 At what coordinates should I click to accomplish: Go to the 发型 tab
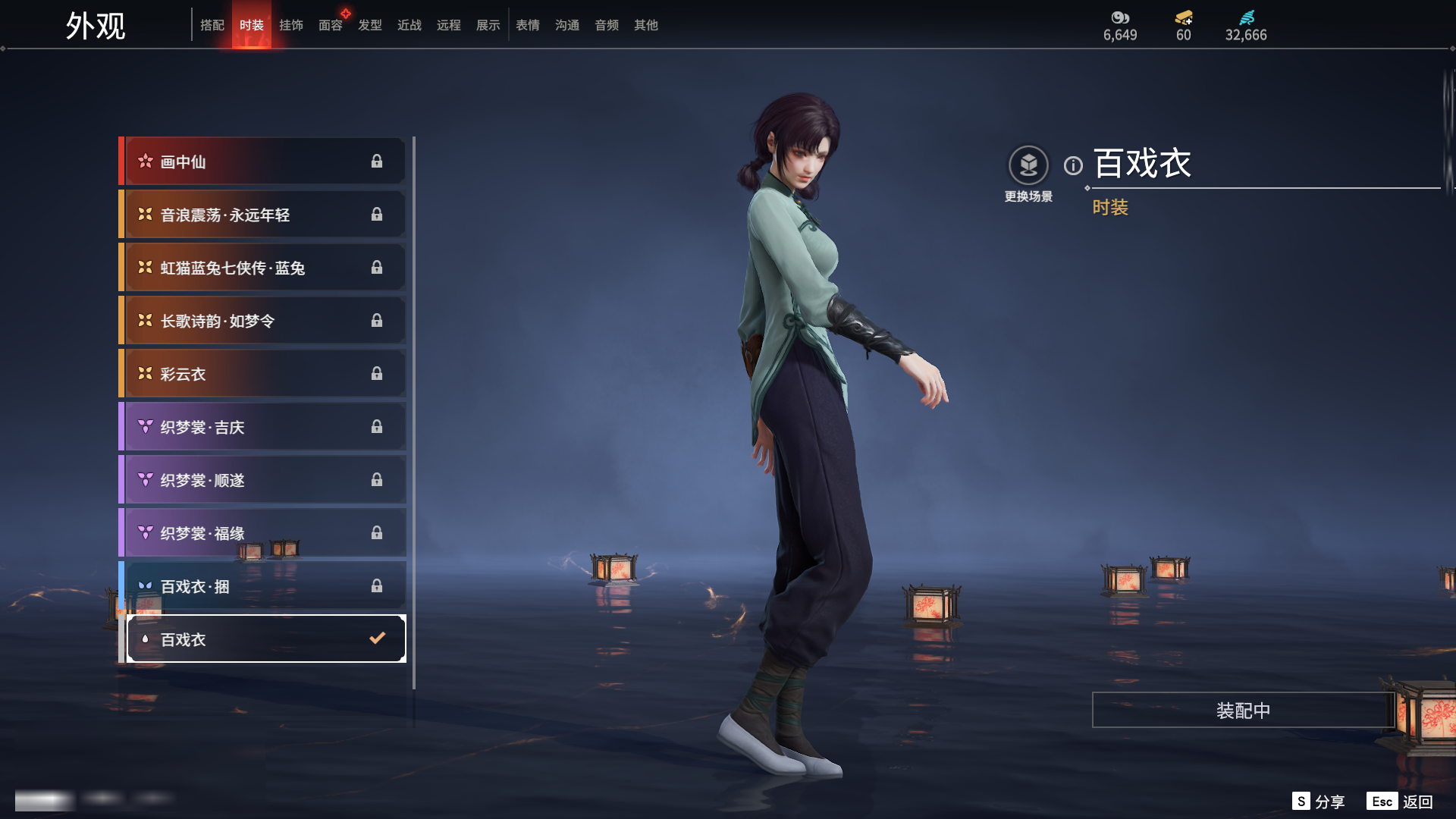370,25
